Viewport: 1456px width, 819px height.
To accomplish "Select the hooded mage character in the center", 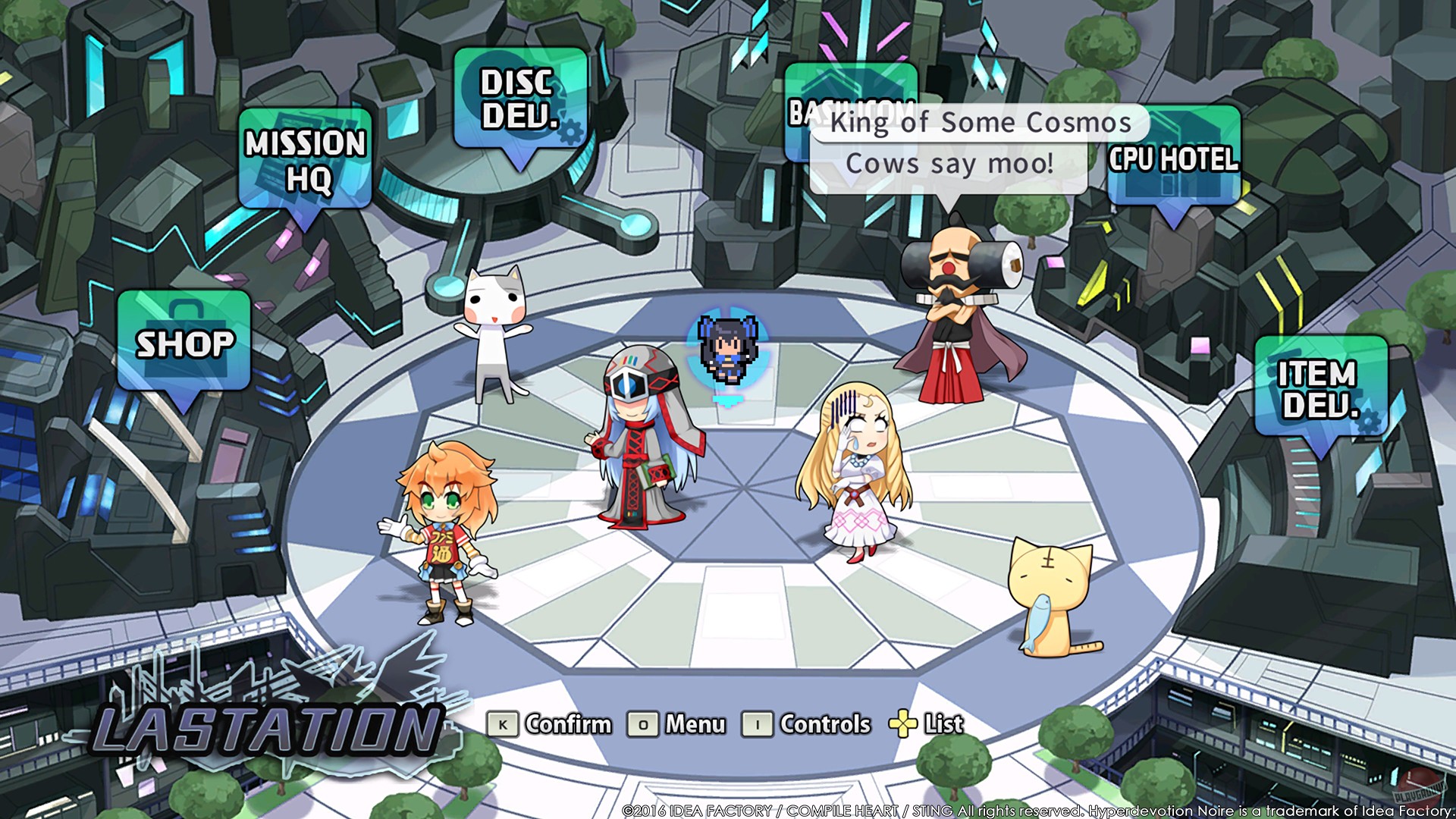I will coord(645,440).
